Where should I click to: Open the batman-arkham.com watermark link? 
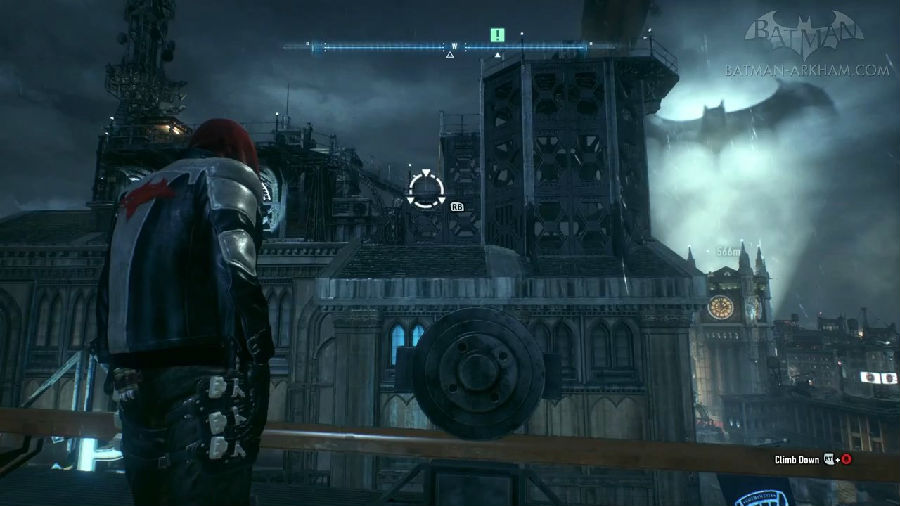[809, 70]
